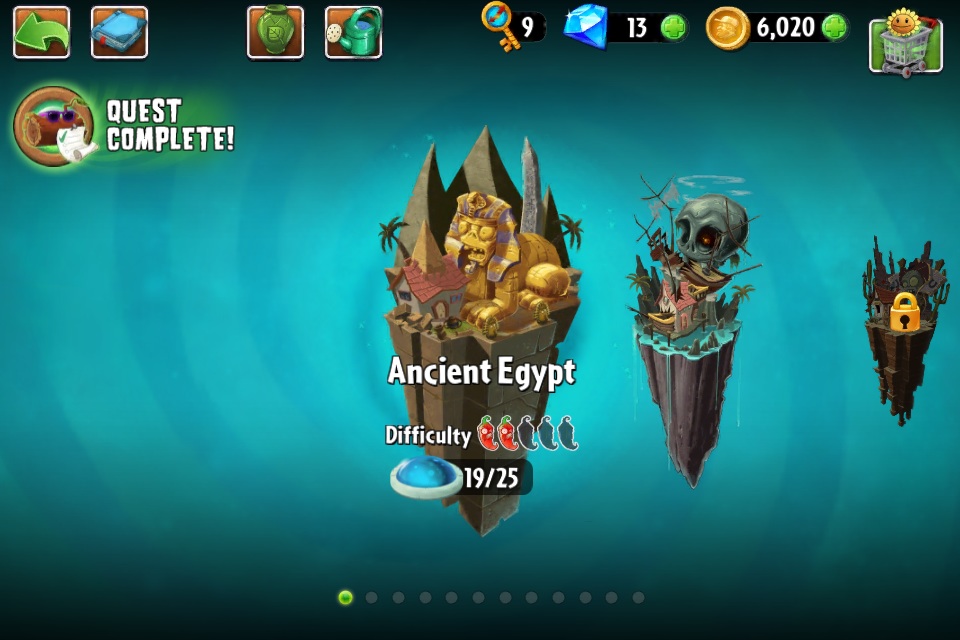Add more gems with the green plus
This screenshot has height=640, width=960.
tap(673, 28)
